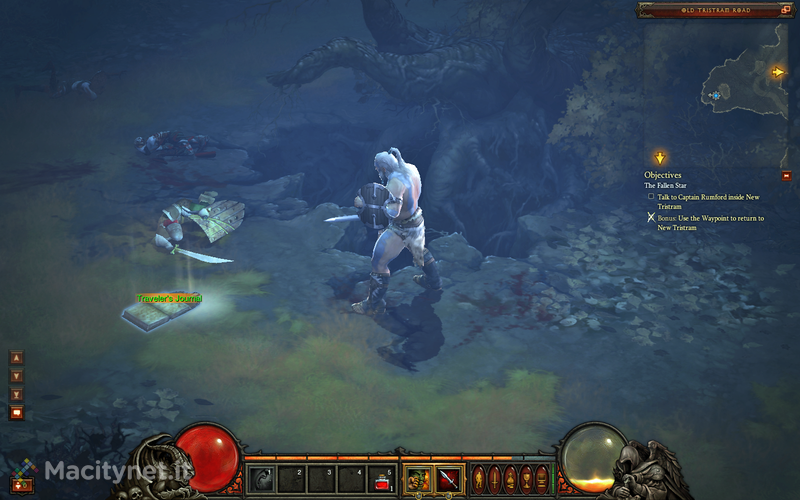Use the red health potion in slot 5
800x500 pixels.
[382, 478]
